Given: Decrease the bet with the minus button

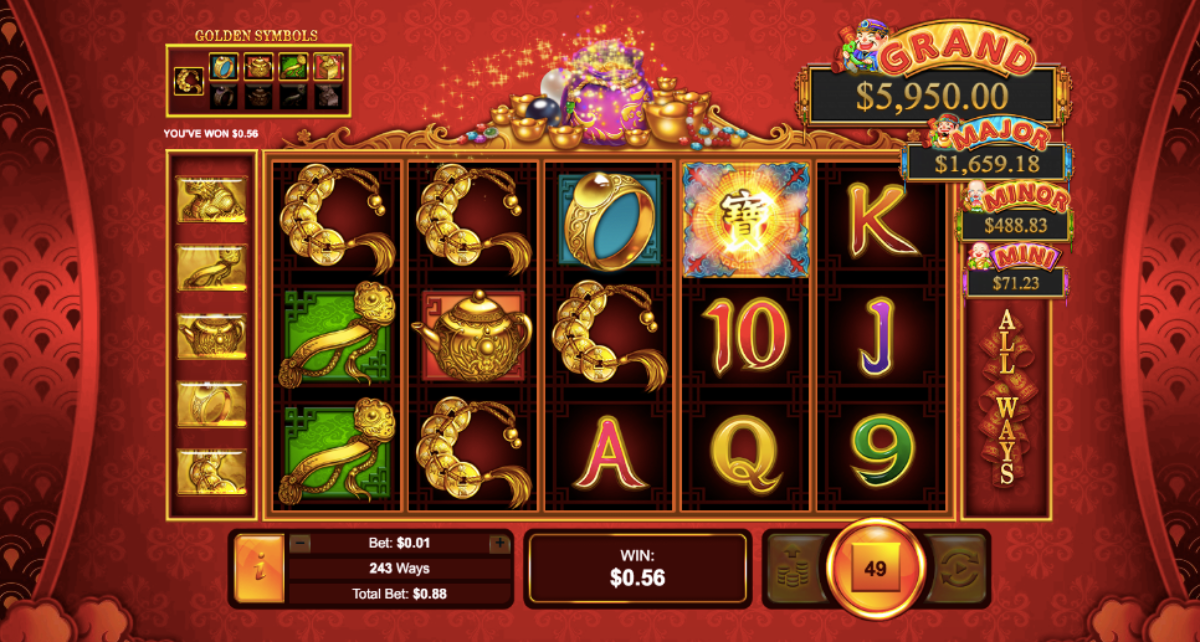Looking at the screenshot, I should (300, 544).
